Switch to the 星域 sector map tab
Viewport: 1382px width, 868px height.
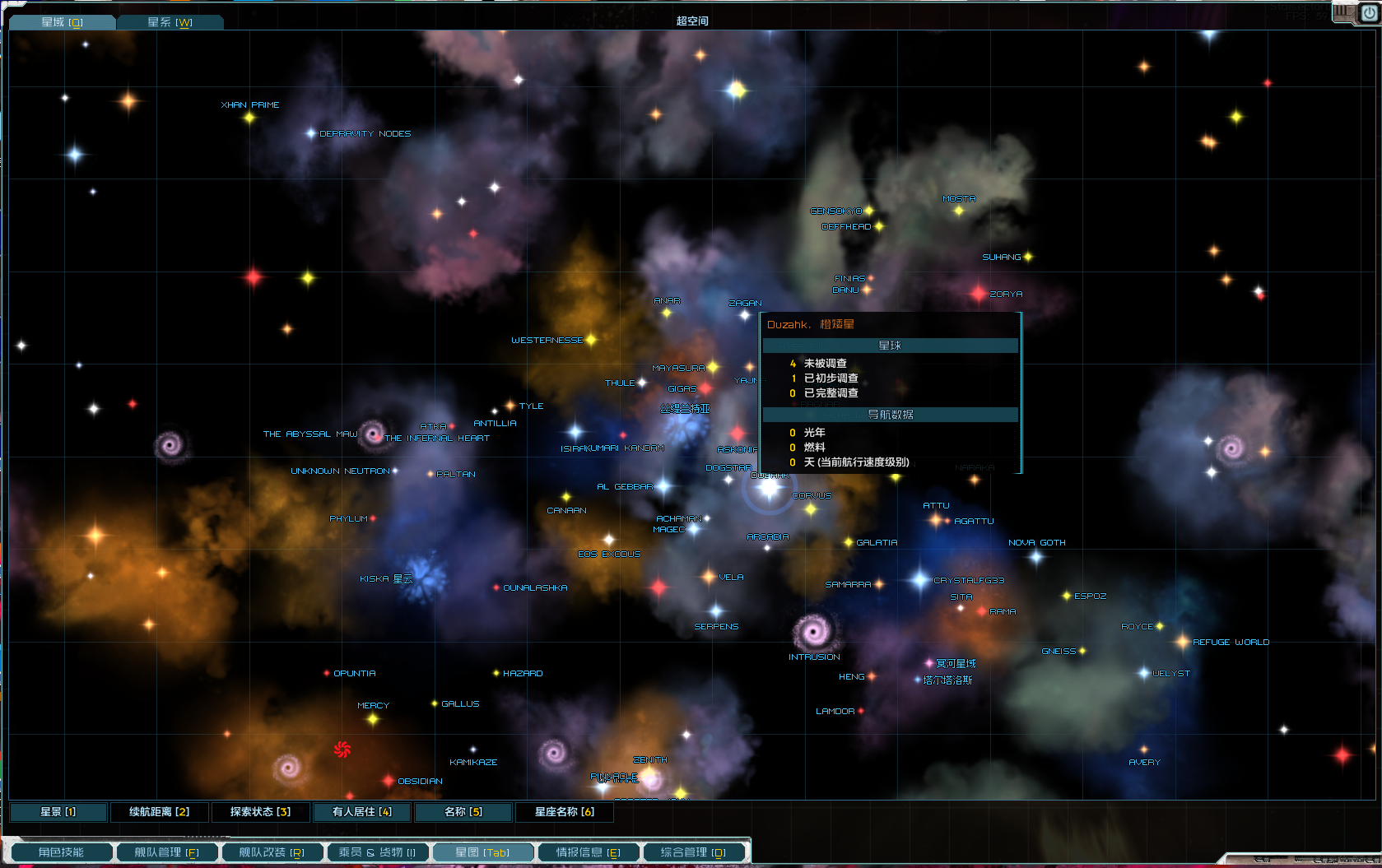coord(62,22)
